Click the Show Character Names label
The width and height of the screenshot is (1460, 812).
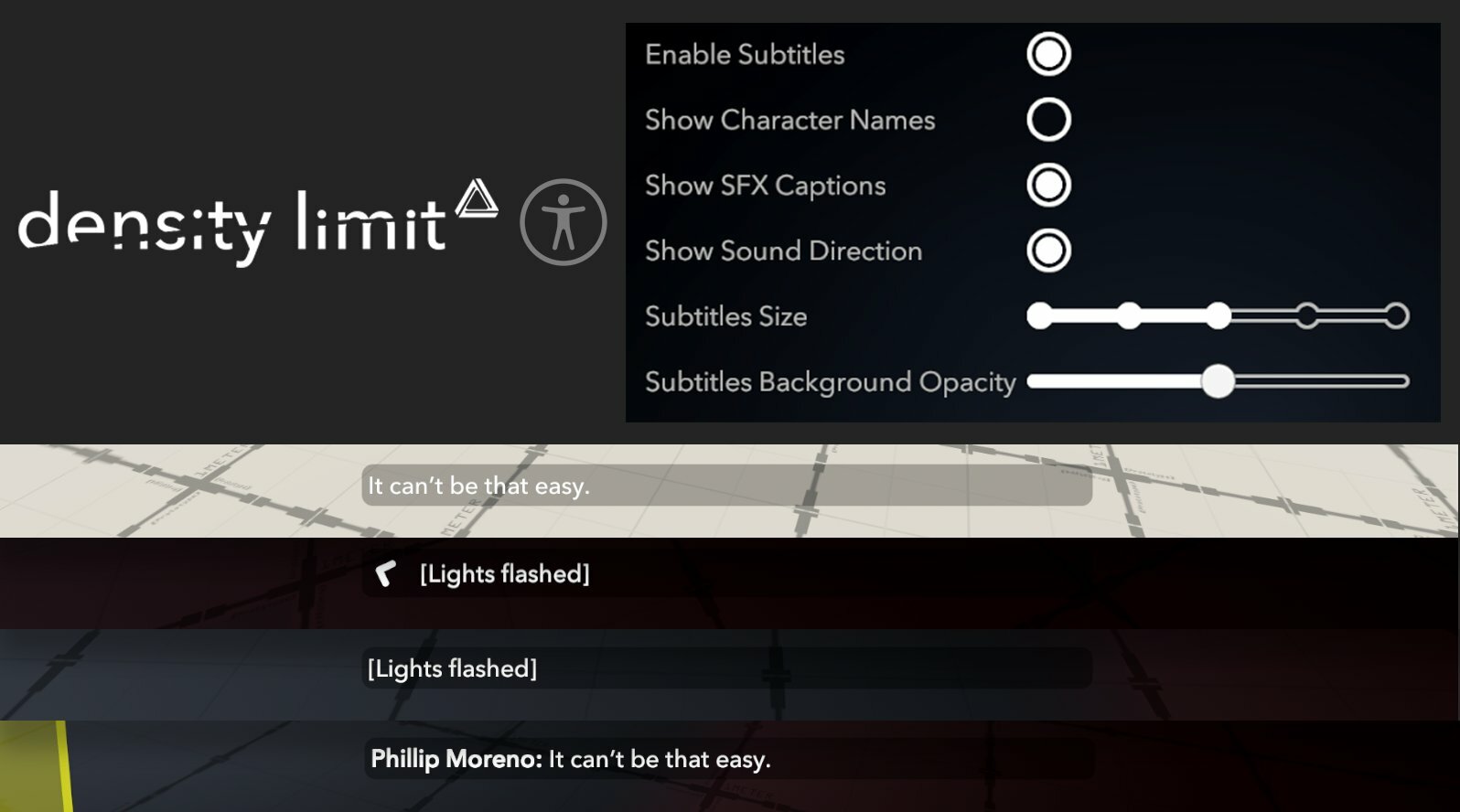click(789, 120)
